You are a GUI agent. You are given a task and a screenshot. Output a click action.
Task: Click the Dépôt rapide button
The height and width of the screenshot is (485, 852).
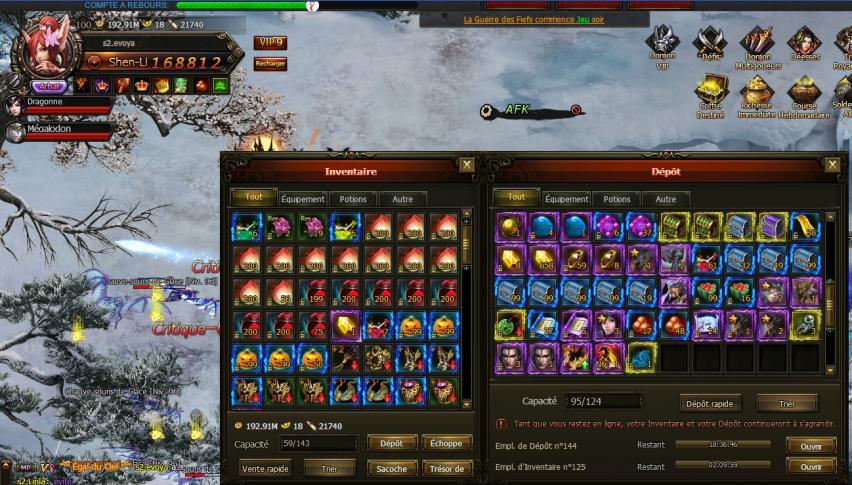[x=710, y=403]
